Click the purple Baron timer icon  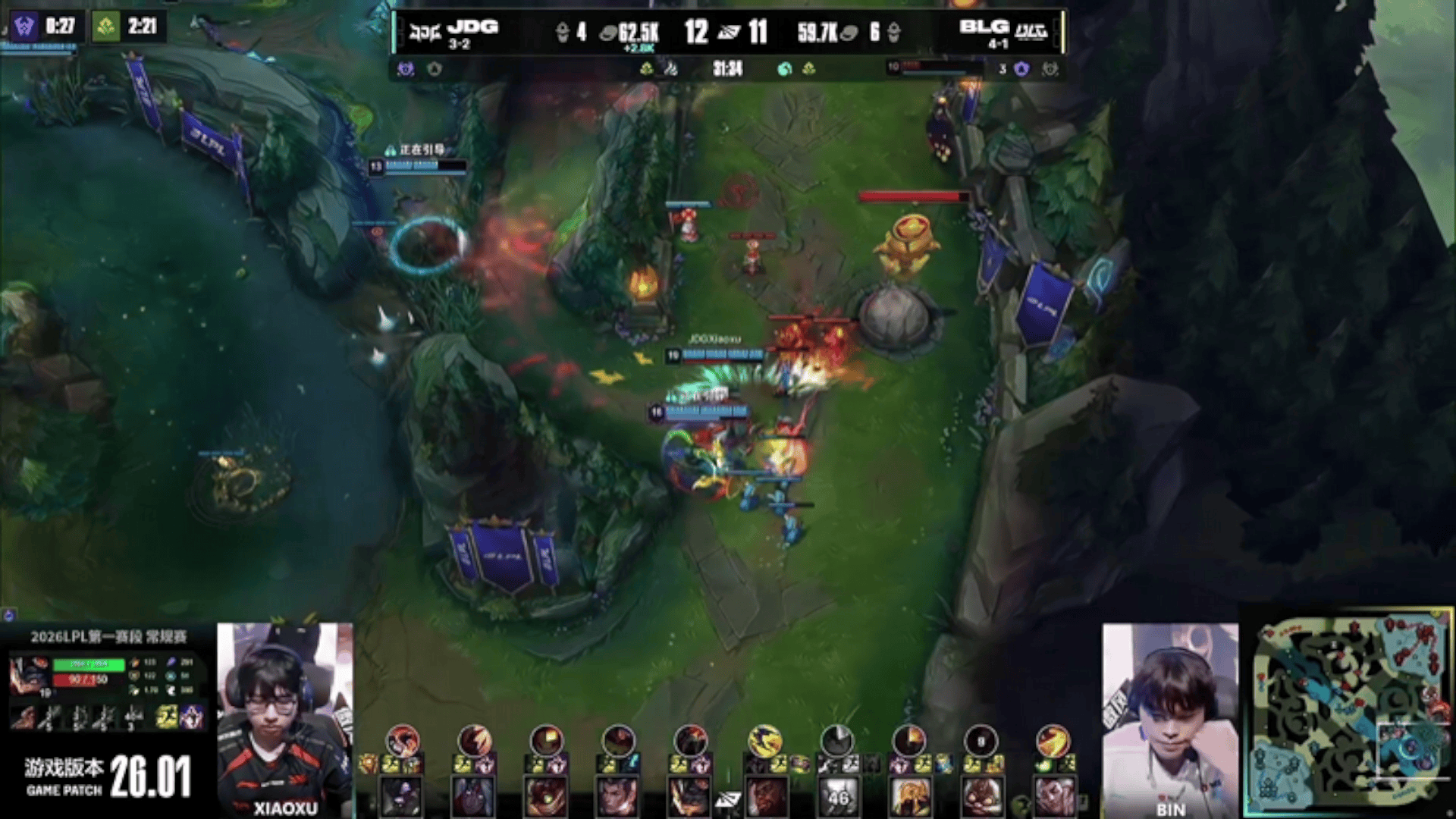tap(24, 27)
